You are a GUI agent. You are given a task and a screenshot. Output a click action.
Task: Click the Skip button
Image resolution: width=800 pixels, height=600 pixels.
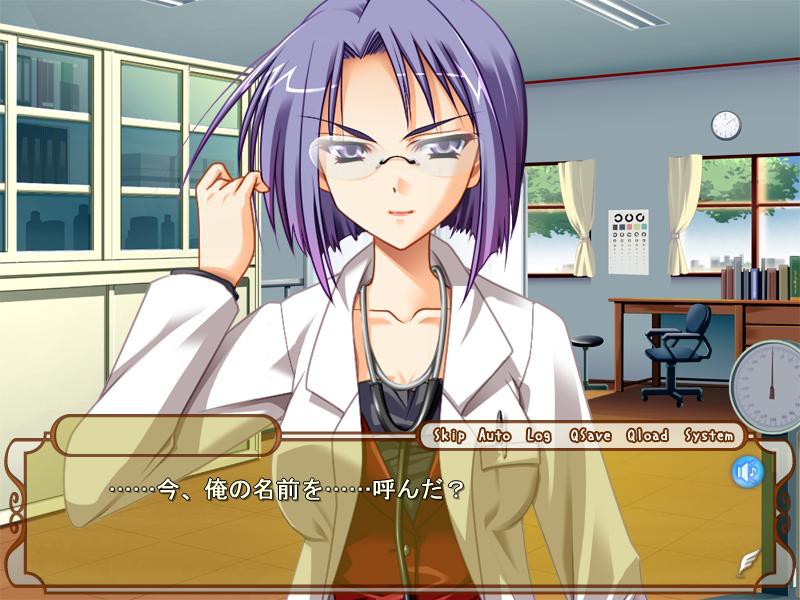(x=450, y=435)
